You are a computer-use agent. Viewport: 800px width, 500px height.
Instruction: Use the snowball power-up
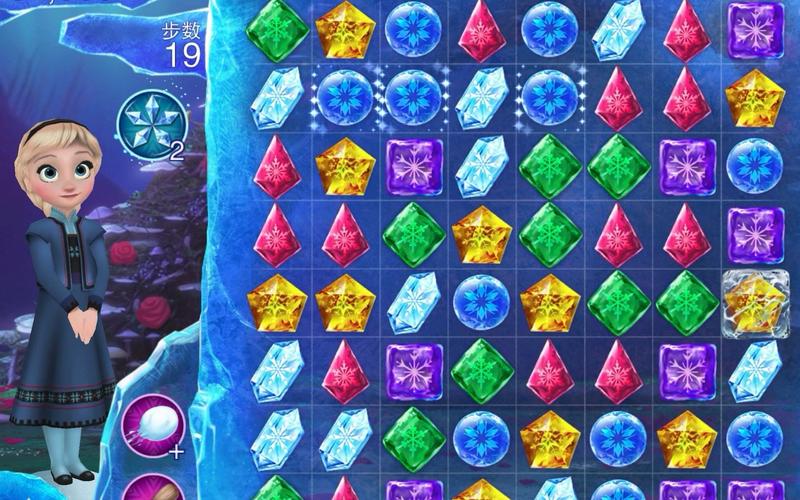point(152,425)
